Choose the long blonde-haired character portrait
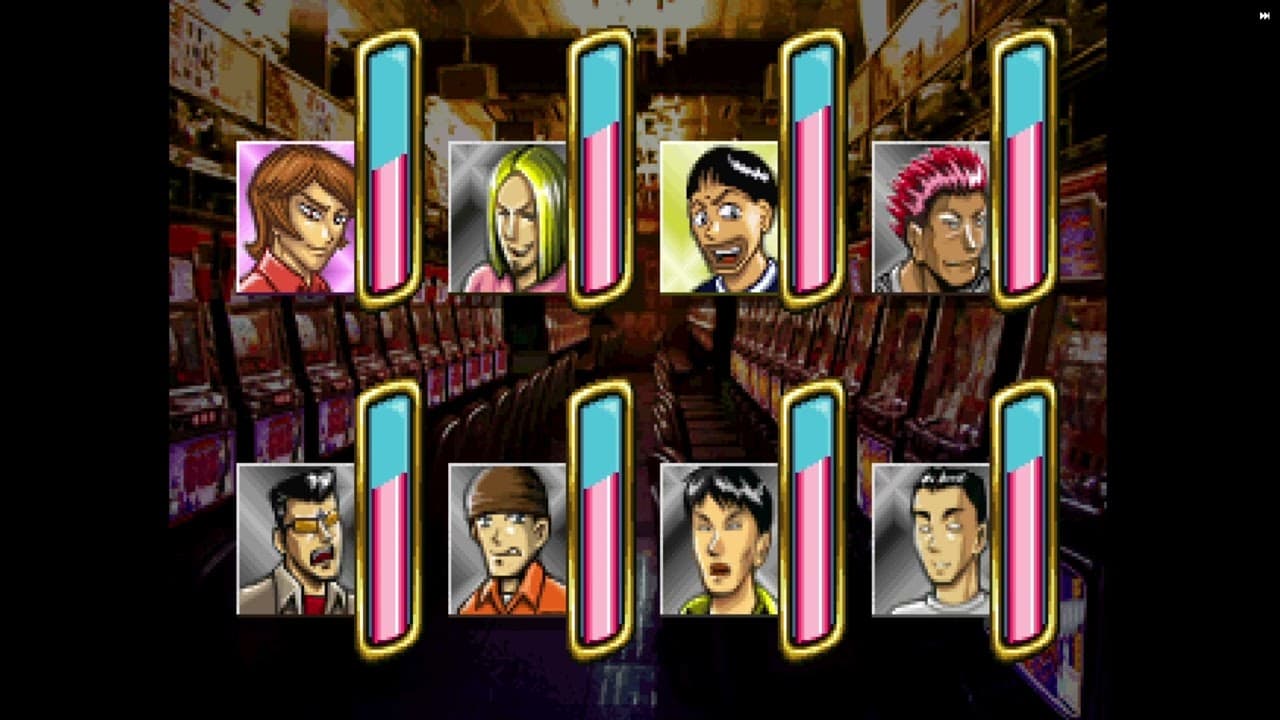 pos(507,218)
